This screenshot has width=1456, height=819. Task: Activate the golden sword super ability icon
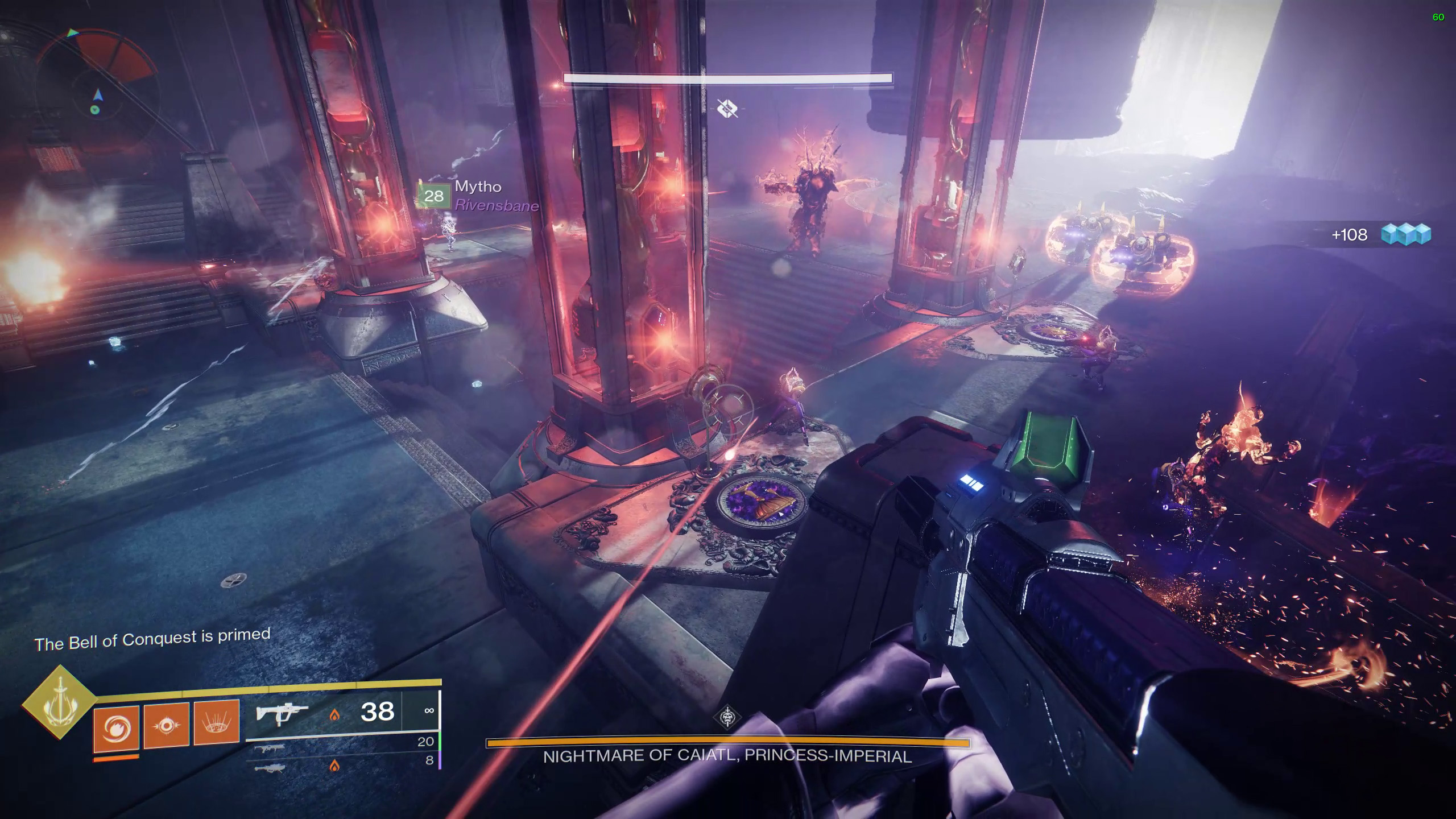(x=59, y=702)
